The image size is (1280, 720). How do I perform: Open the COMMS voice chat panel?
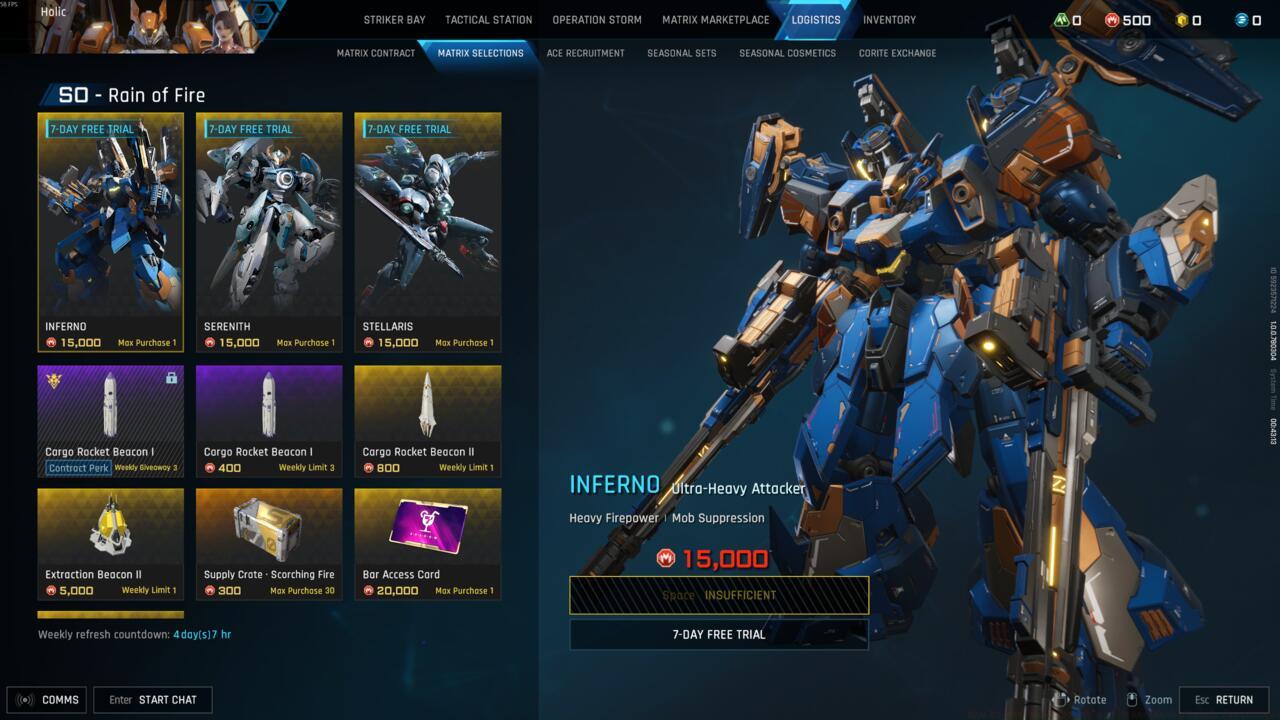pos(46,699)
